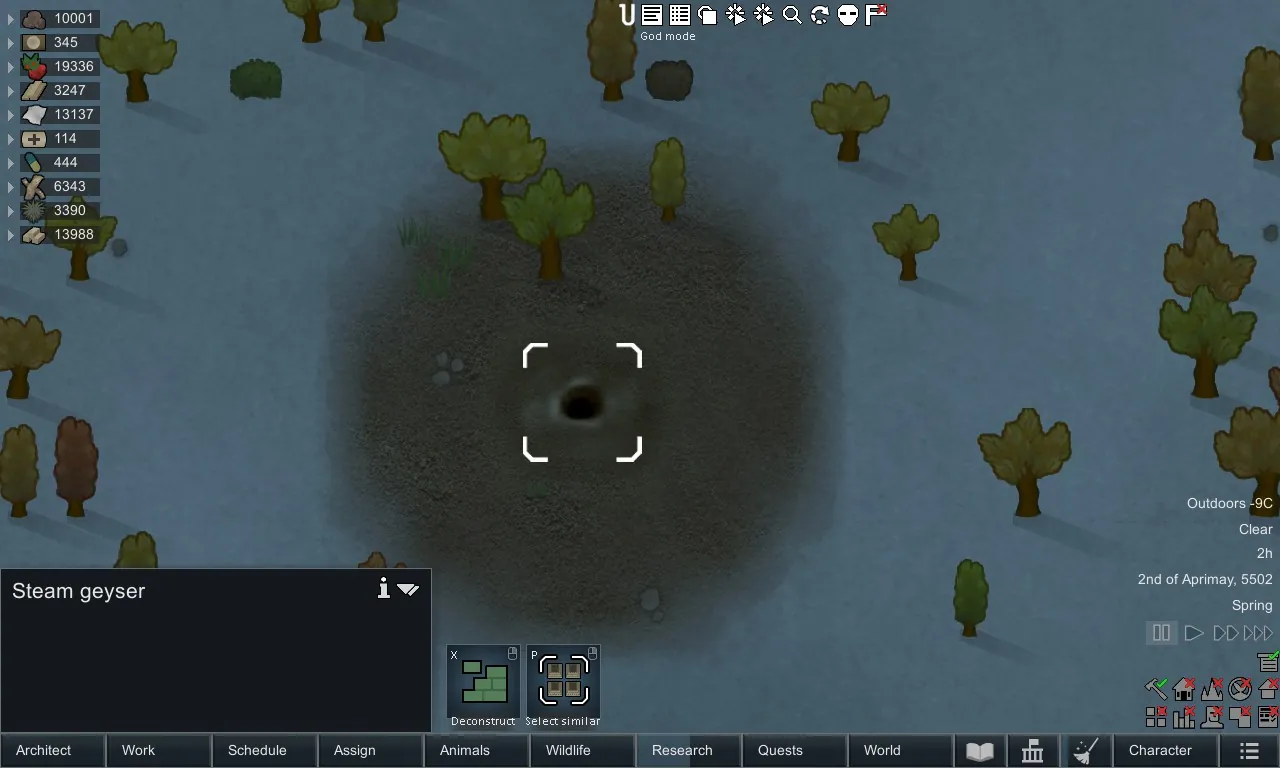The width and height of the screenshot is (1280, 768).
Task: Switch to the World view
Action: click(x=900, y=750)
